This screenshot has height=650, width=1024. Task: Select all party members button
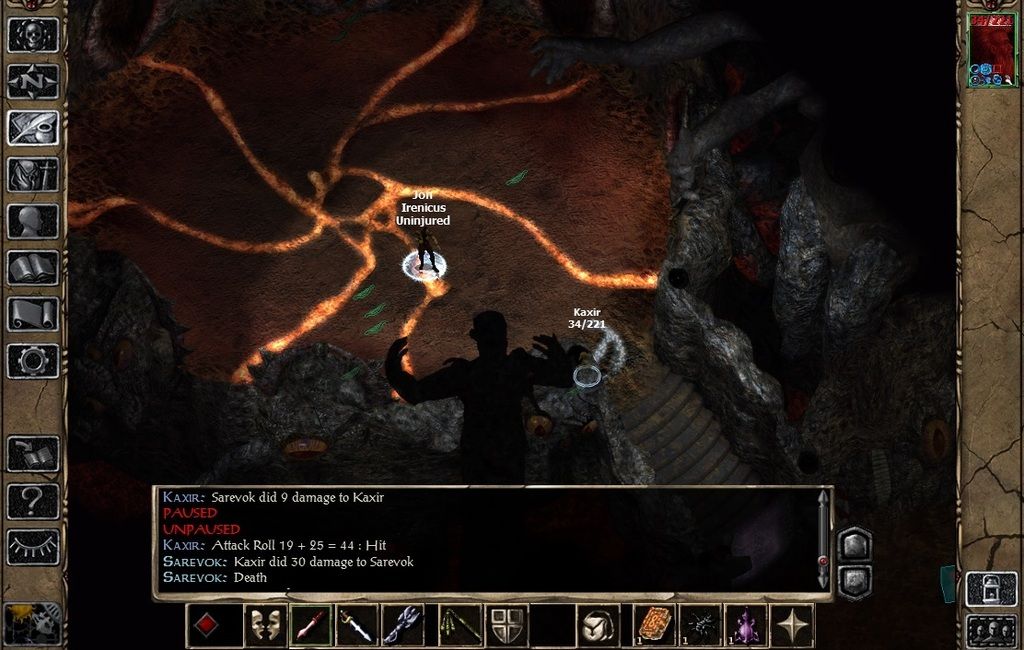[x=990, y=632]
